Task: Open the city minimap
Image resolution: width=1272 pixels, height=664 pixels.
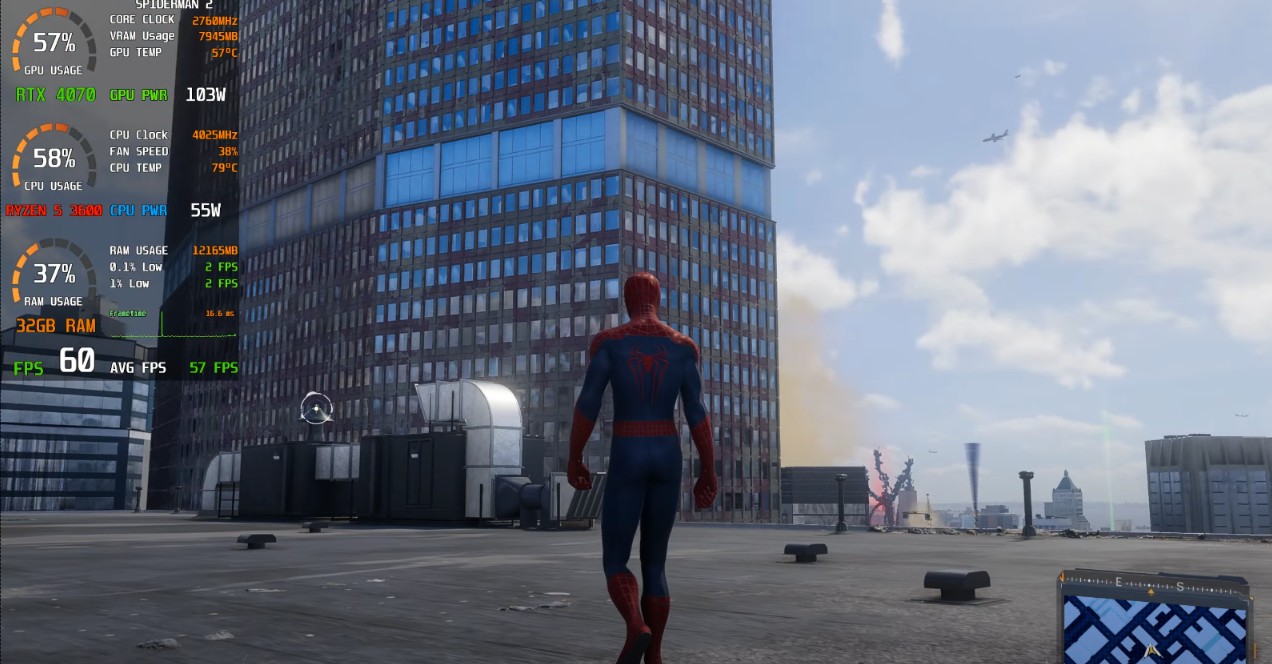Action: [x=1154, y=627]
